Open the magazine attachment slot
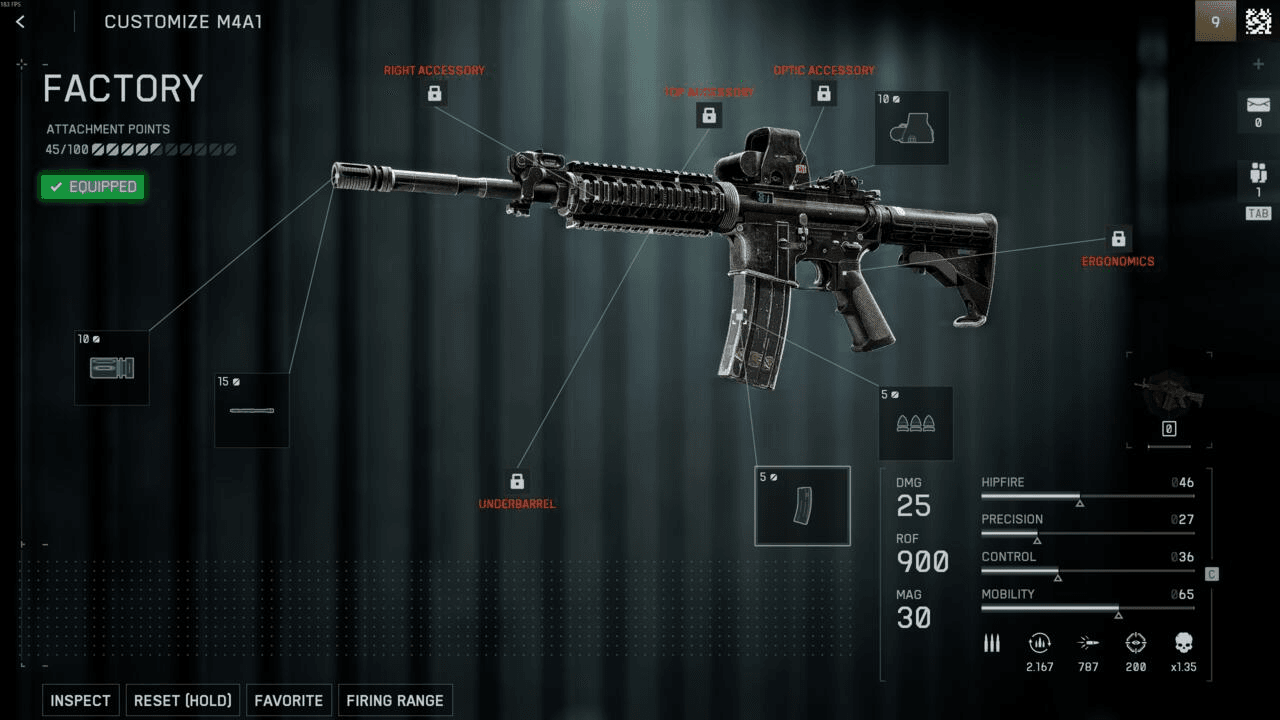Viewport: 1280px width, 720px height. pyautogui.click(x=802, y=506)
